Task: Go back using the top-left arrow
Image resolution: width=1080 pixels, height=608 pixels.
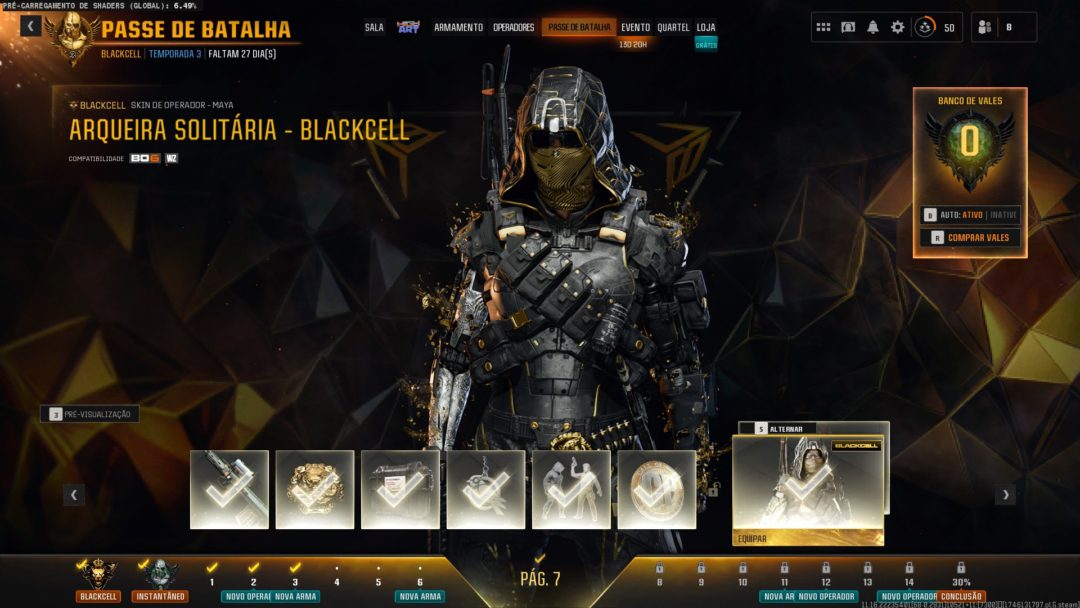Action: pyautogui.click(x=31, y=26)
